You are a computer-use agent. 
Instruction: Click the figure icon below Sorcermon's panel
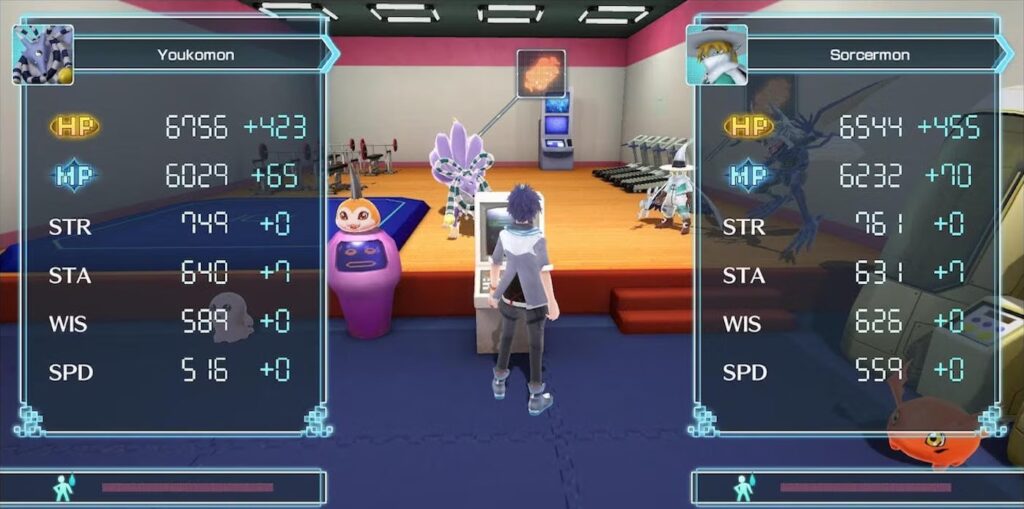[x=743, y=487]
